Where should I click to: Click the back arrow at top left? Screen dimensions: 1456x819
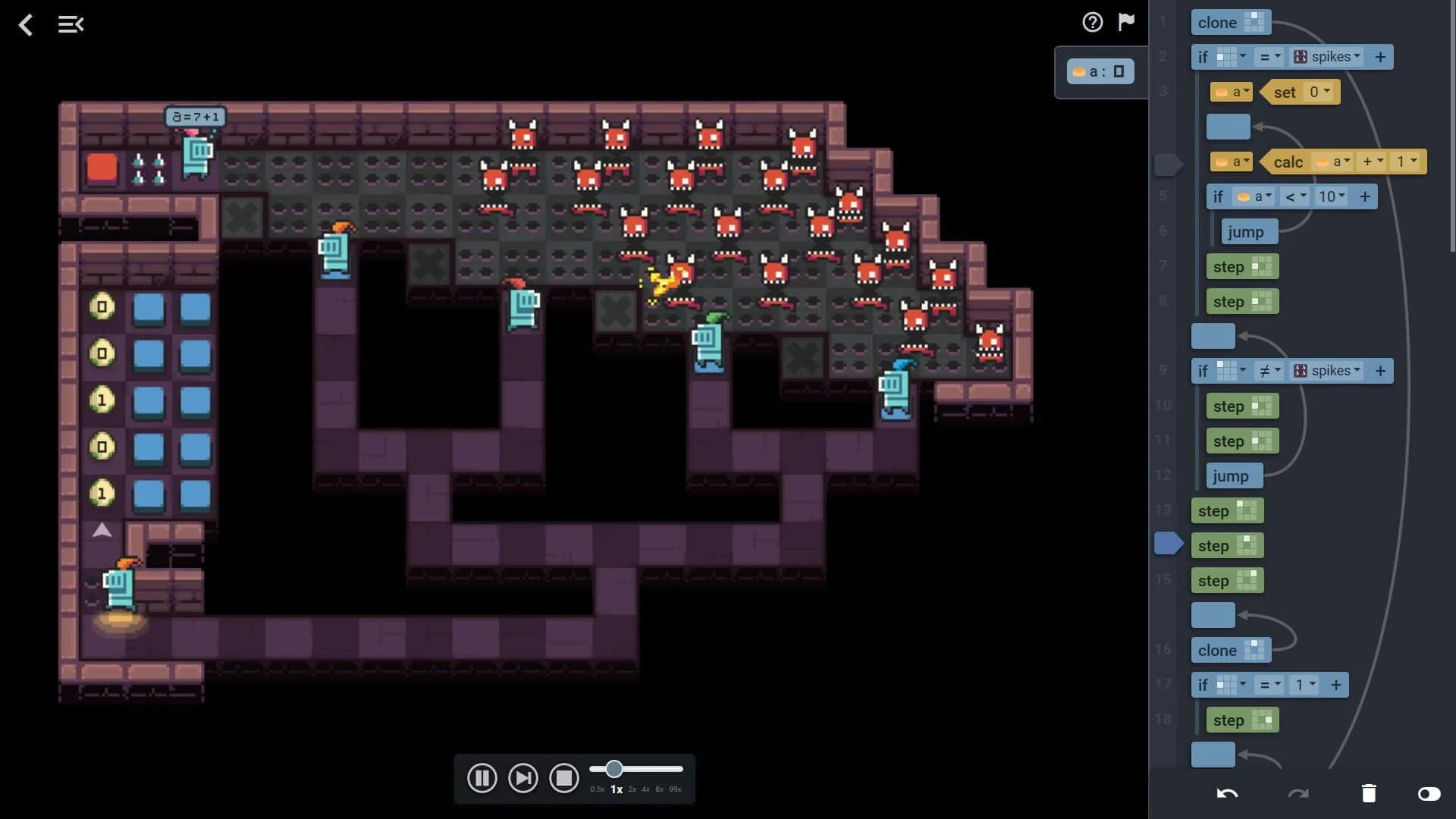(x=26, y=25)
